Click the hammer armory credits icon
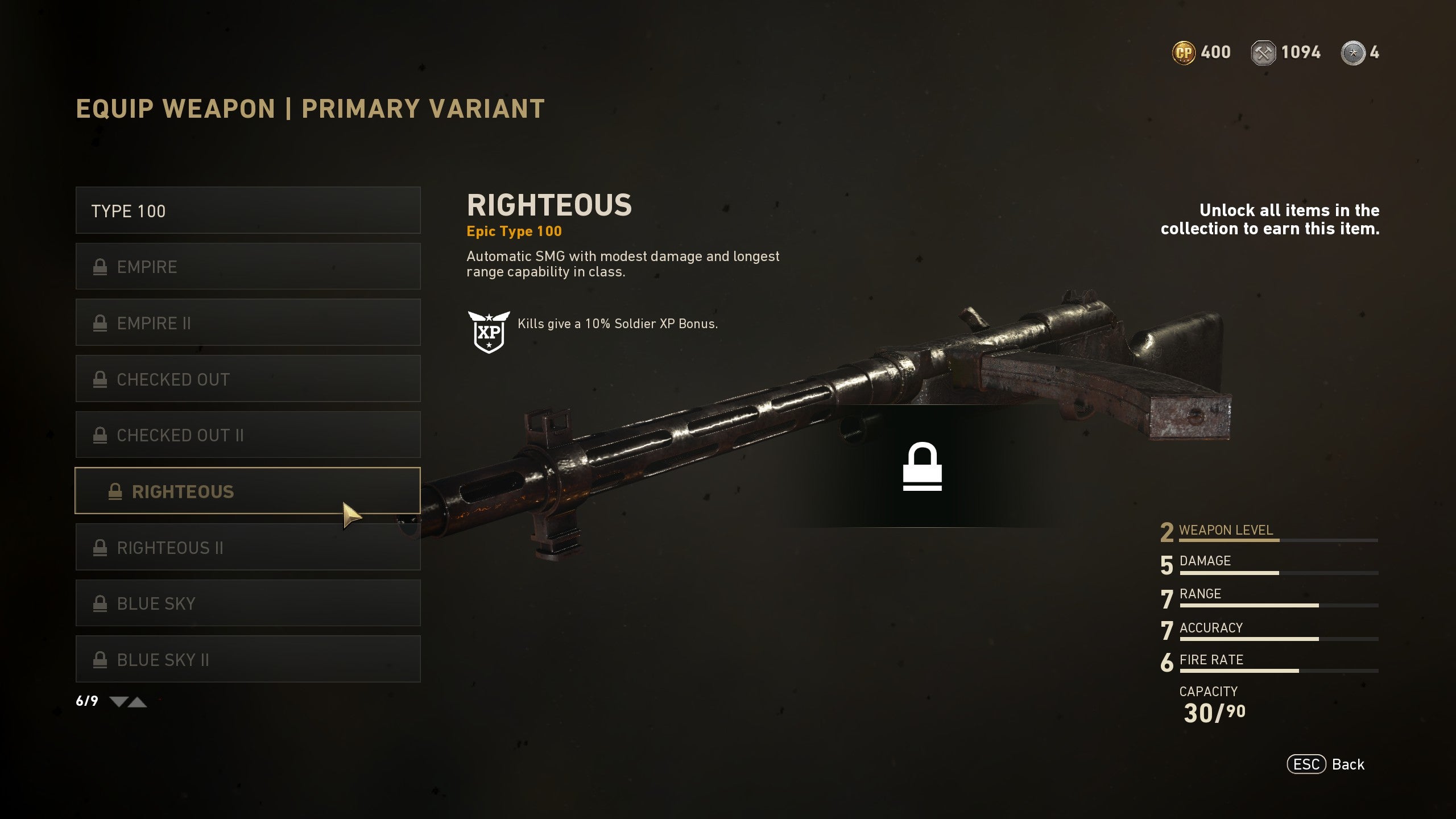Image resolution: width=1456 pixels, height=819 pixels. click(1264, 52)
